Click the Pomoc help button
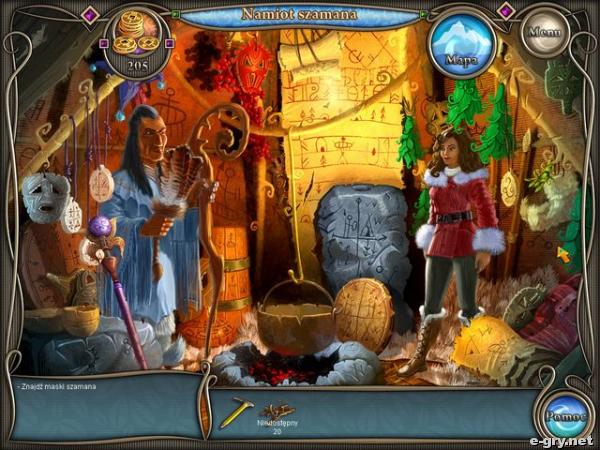Image resolution: width=600 pixels, height=450 pixels. [x=564, y=417]
